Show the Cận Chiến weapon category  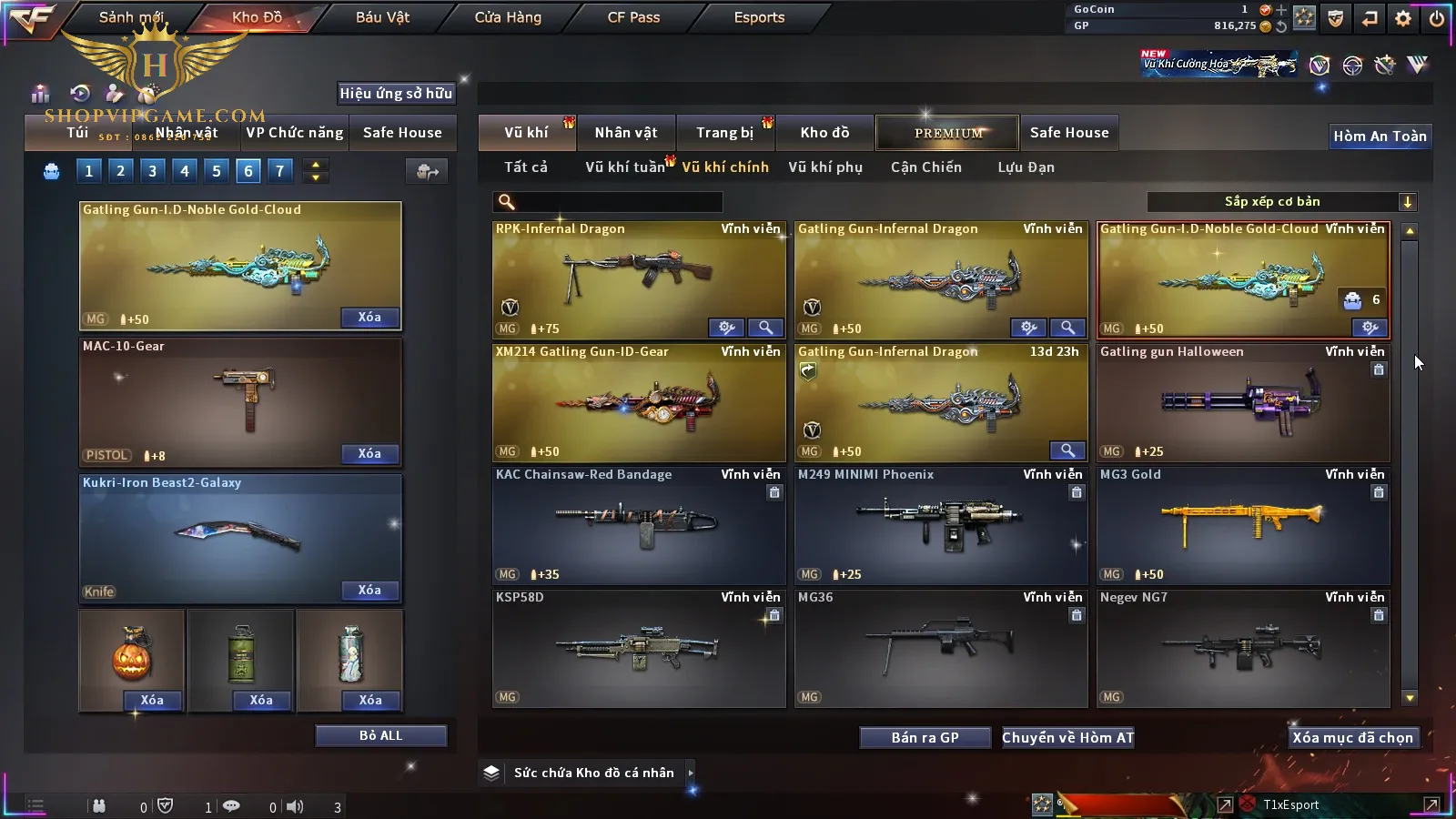(925, 167)
